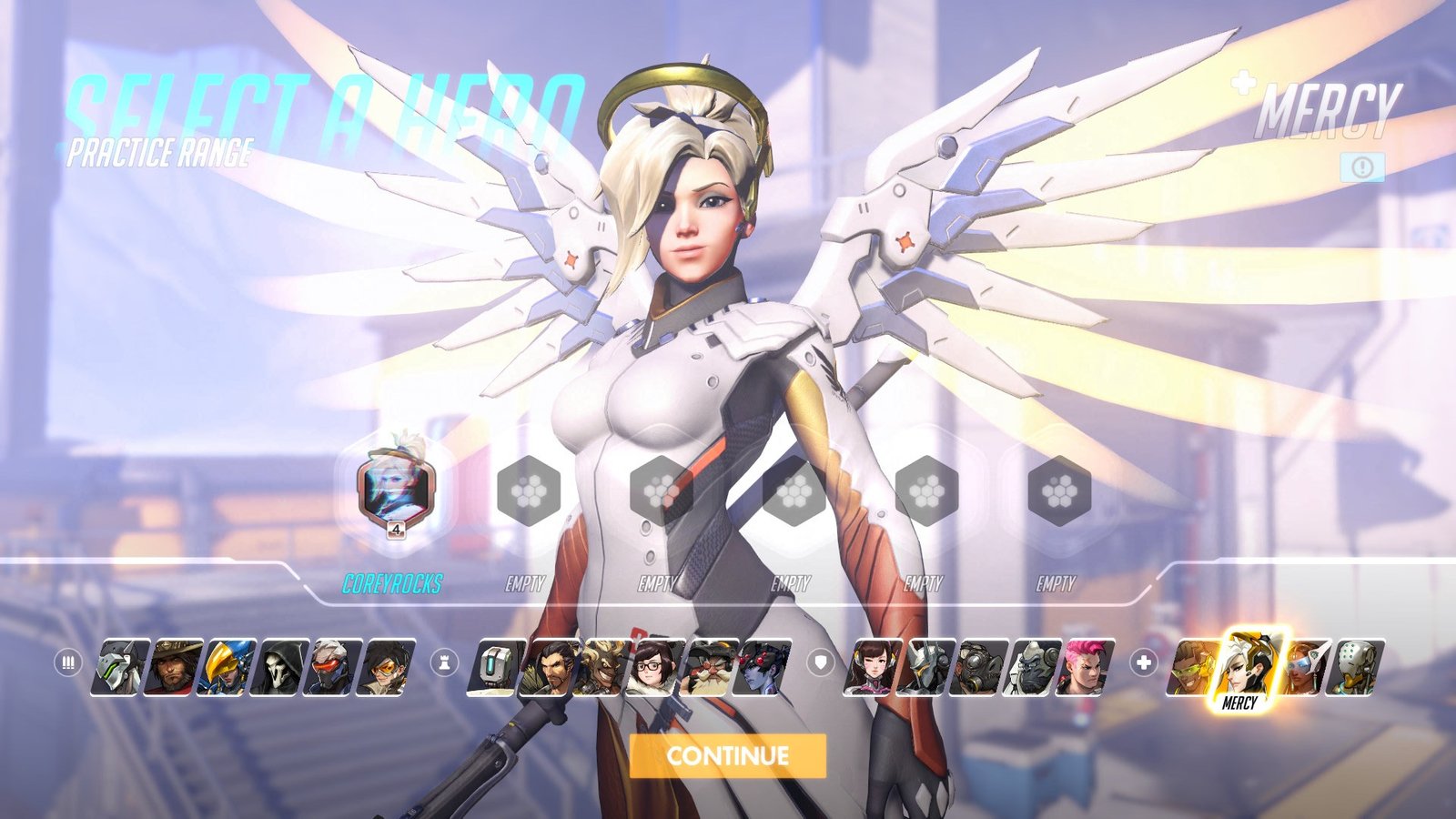Pick Roadhog's gas mask portrait
1456x819 pixels.
(978, 668)
